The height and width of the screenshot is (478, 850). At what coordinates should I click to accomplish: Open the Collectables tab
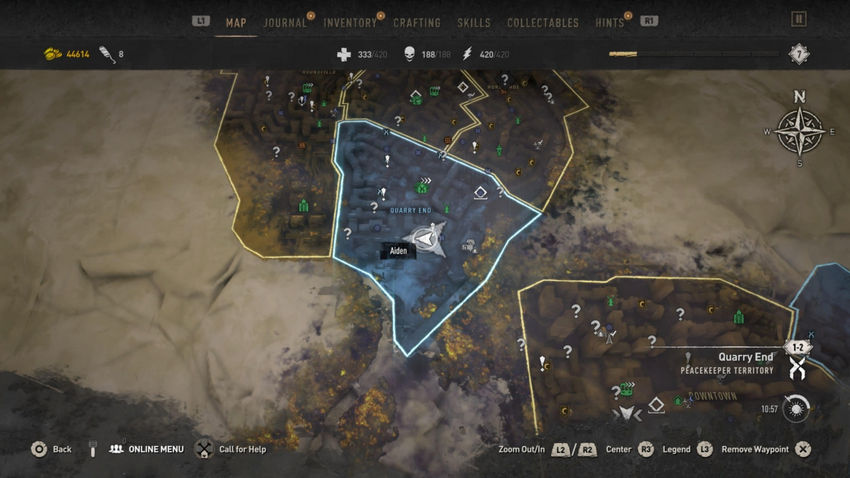(543, 23)
